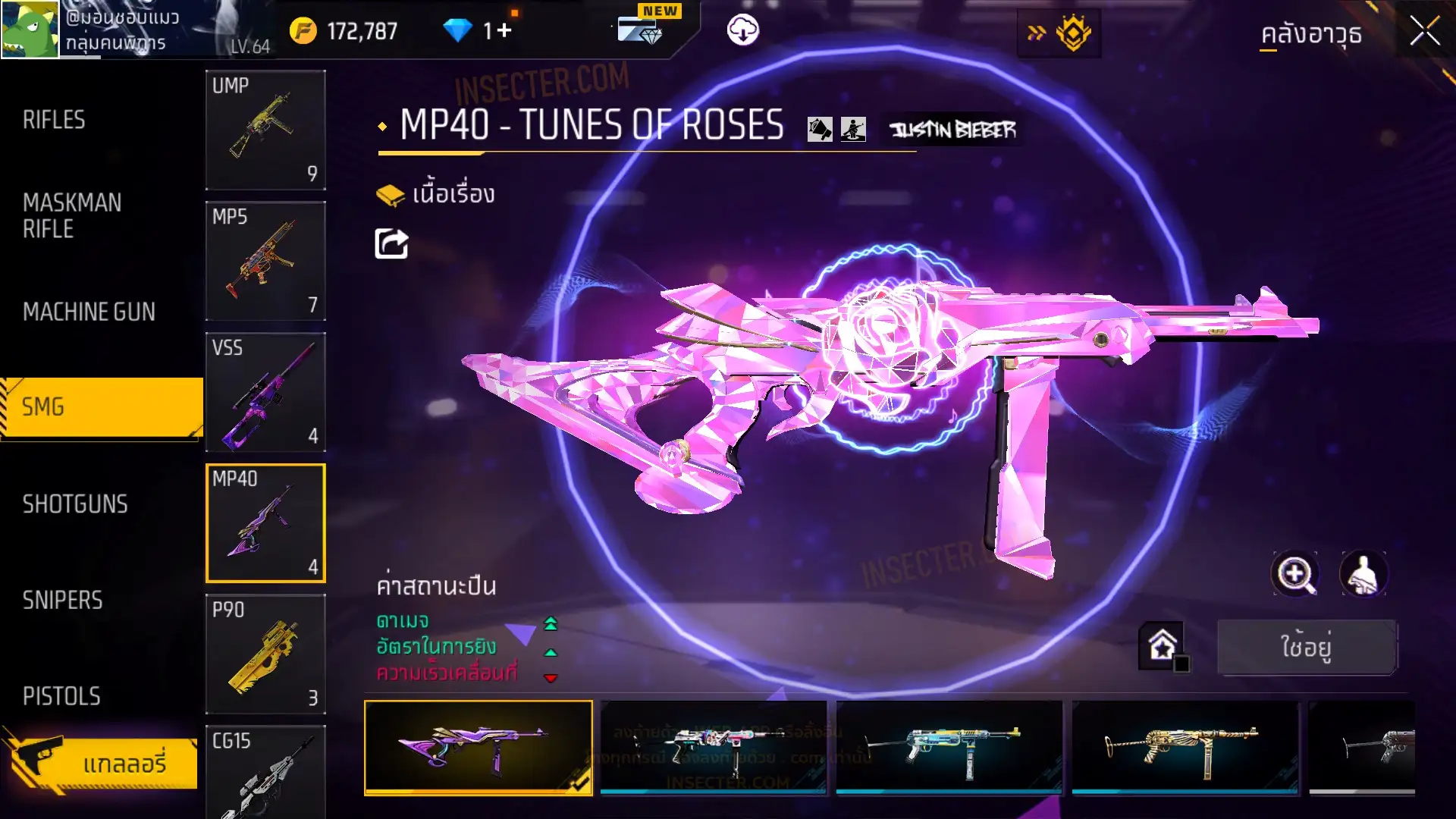
Task: Click the house star favorite icon
Action: 1163,646
